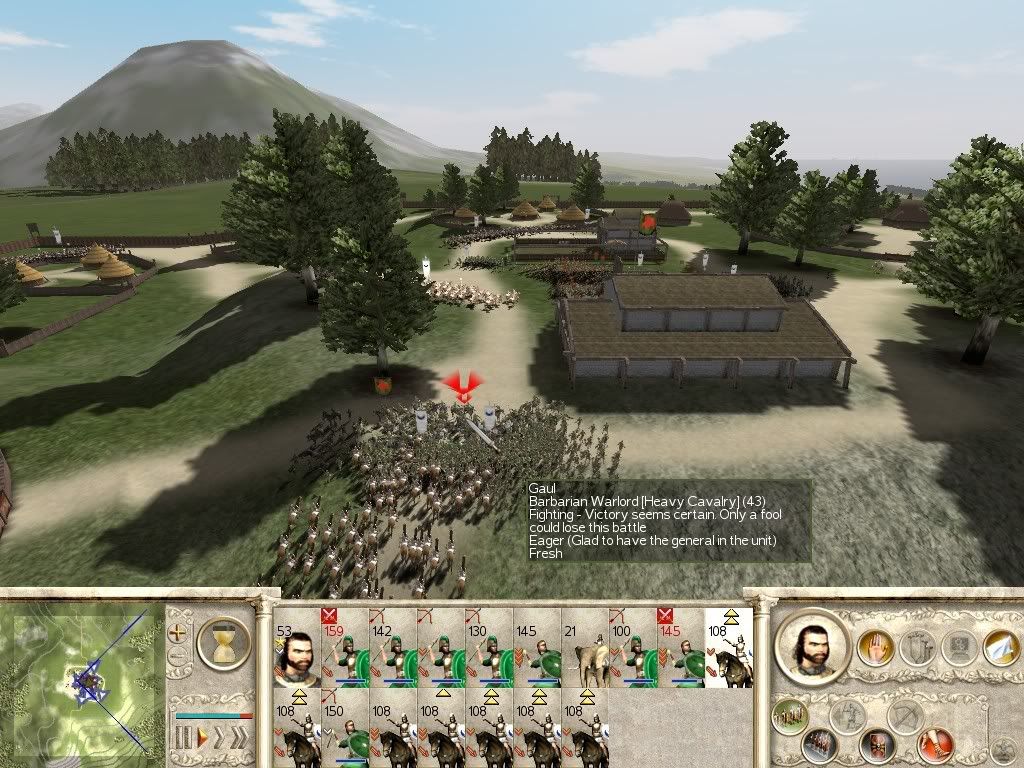The width and height of the screenshot is (1024, 768).
Task: Select the highlighted white cavalry unit card
Action: coord(728,648)
